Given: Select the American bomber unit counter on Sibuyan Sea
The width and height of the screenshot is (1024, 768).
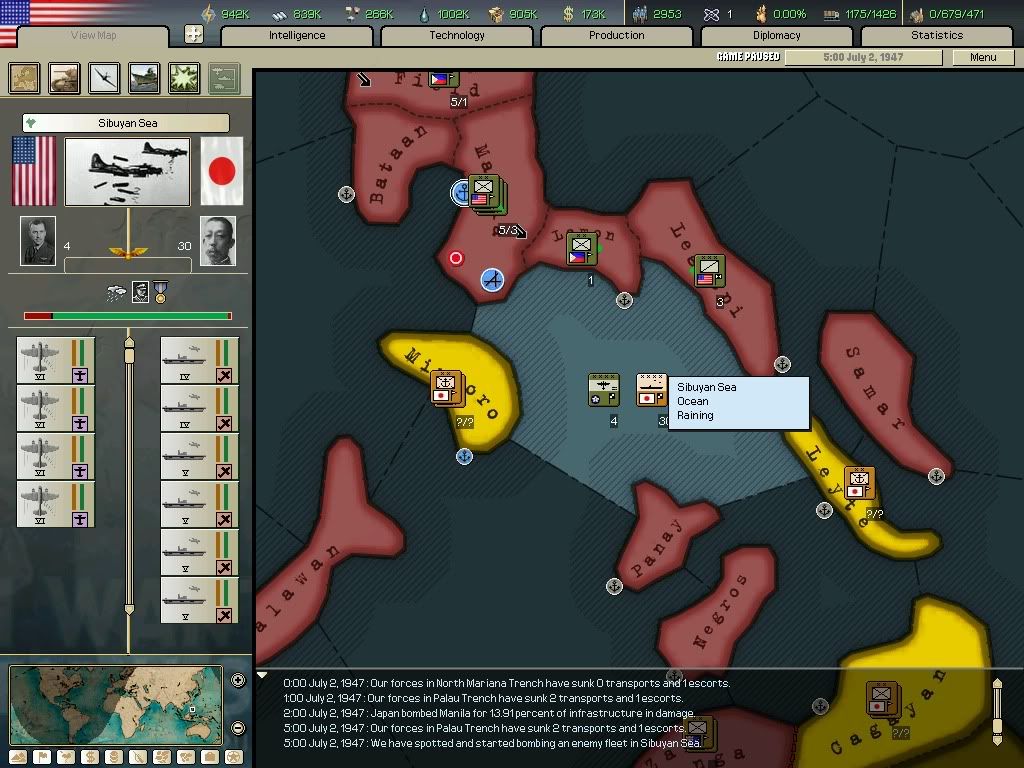Looking at the screenshot, I should click(x=603, y=390).
